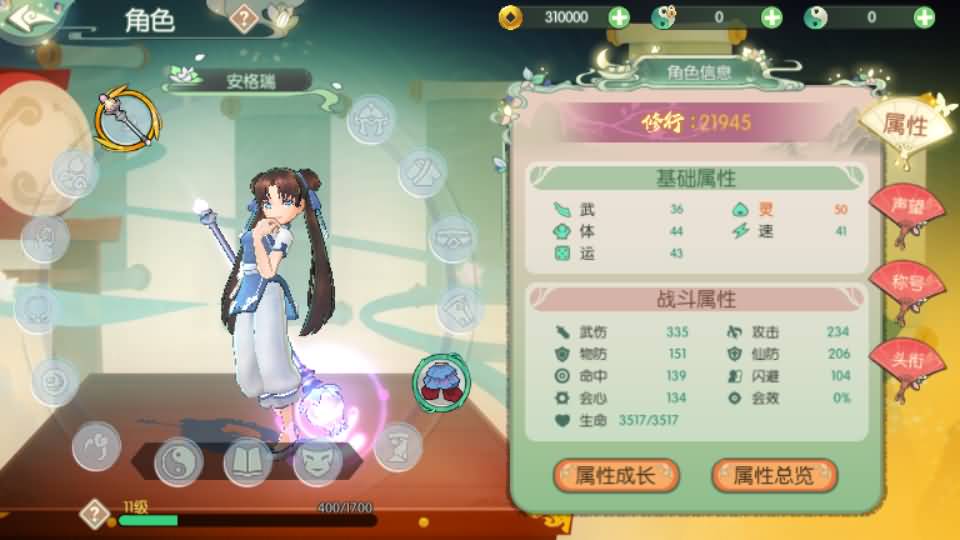
Task: Tap the plus beside the gourd currency
Action: 771,17
